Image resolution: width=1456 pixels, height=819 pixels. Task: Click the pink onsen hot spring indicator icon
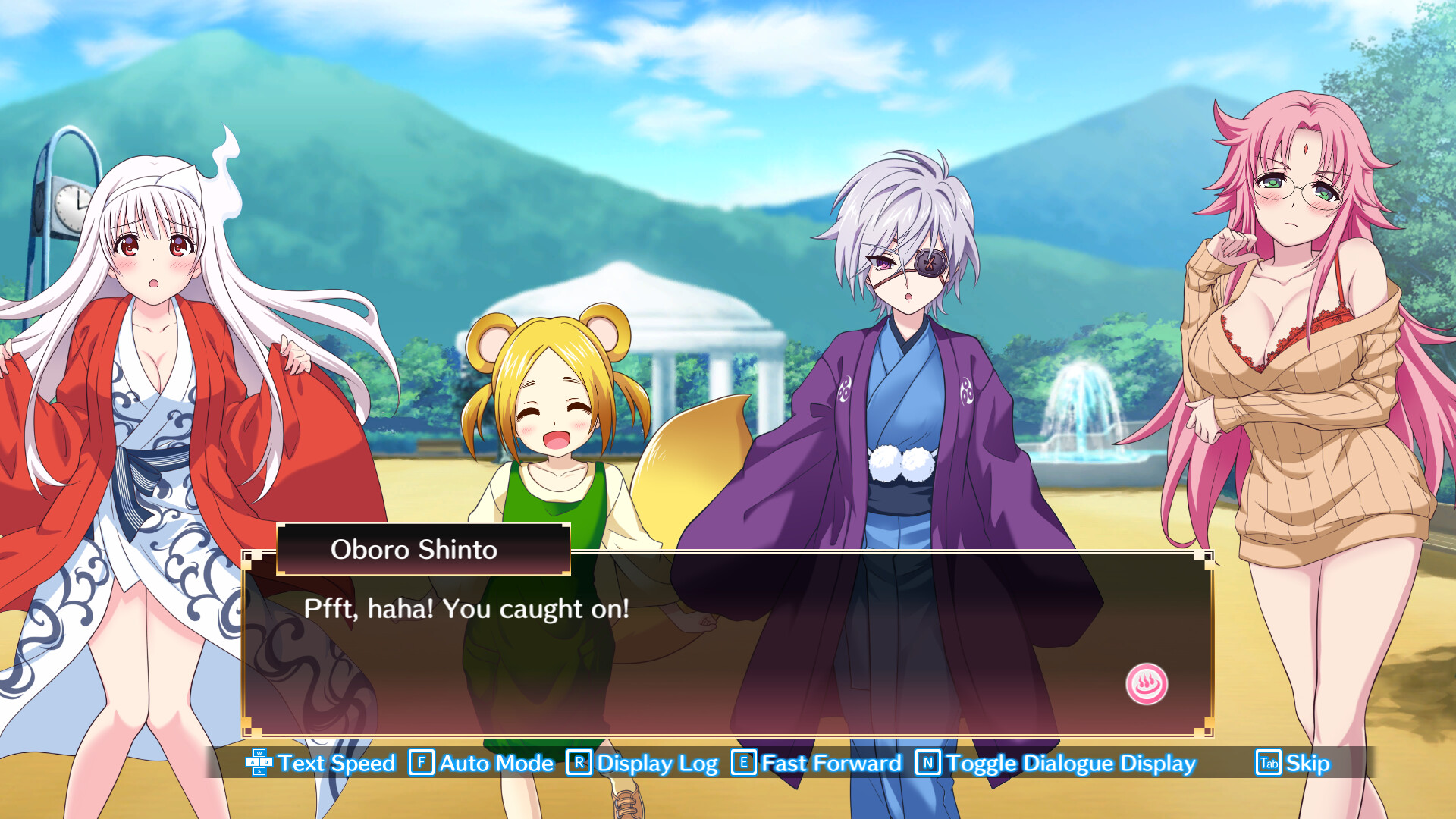1147,682
